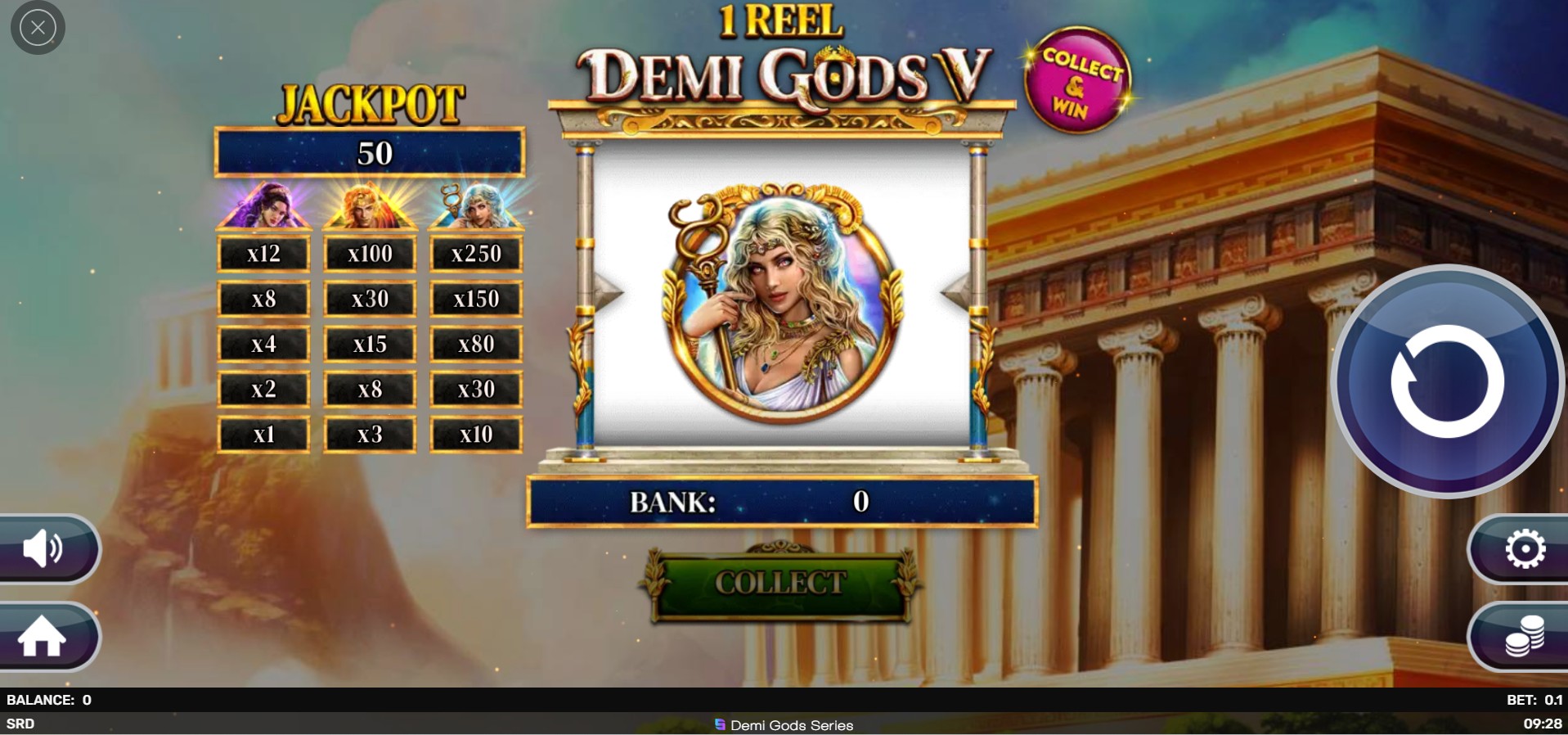Screen dimensions: 1568x735
Task: Close the game with the X button
Action: (x=37, y=27)
